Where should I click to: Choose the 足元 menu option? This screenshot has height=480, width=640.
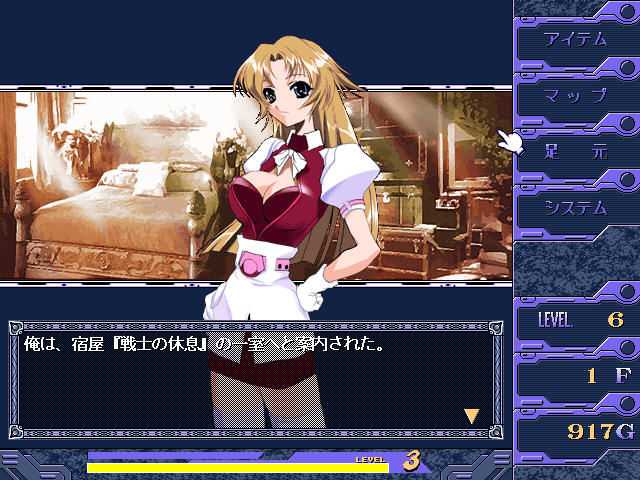coord(575,152)
